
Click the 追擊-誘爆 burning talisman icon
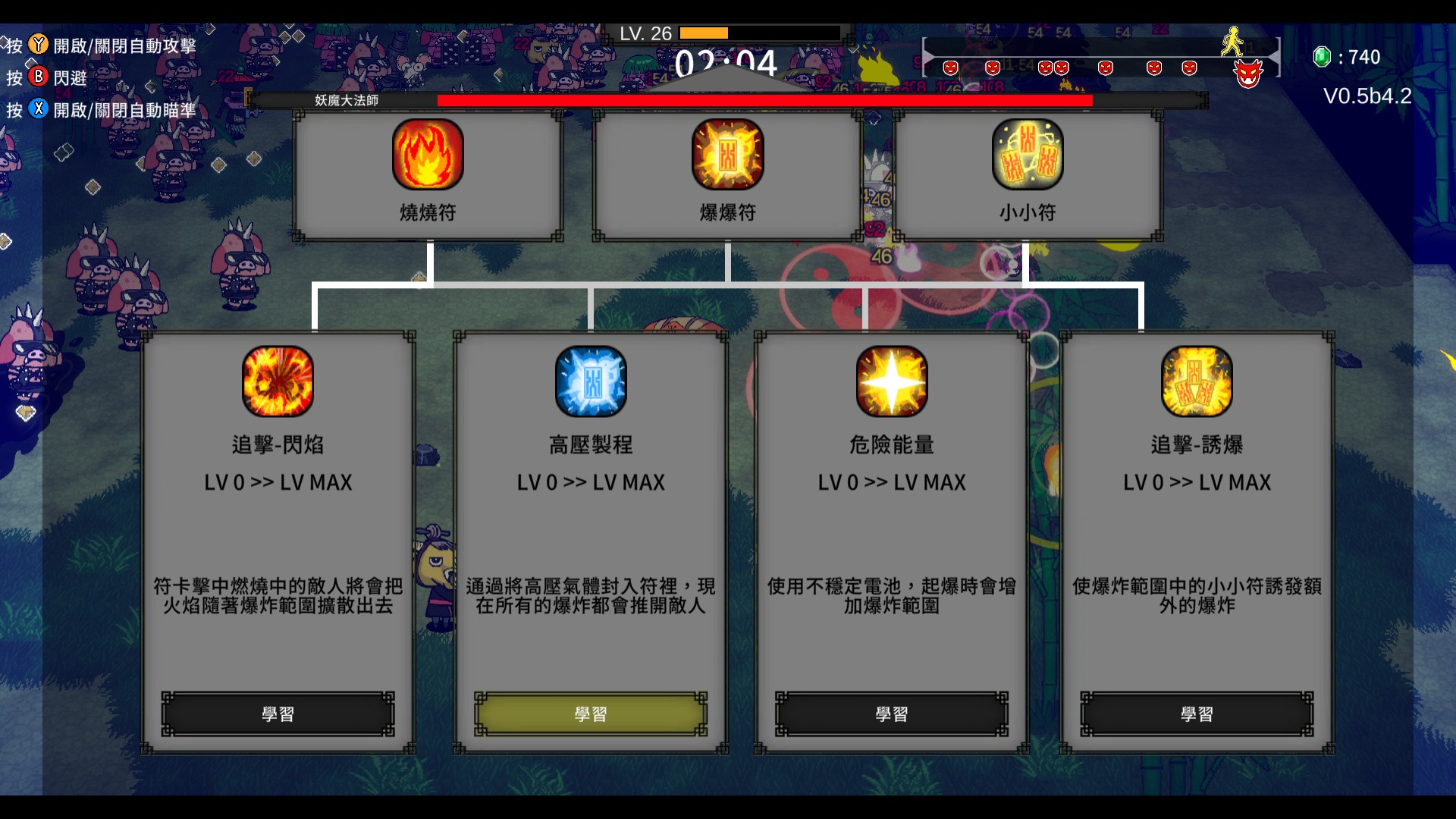point(1198,381)
